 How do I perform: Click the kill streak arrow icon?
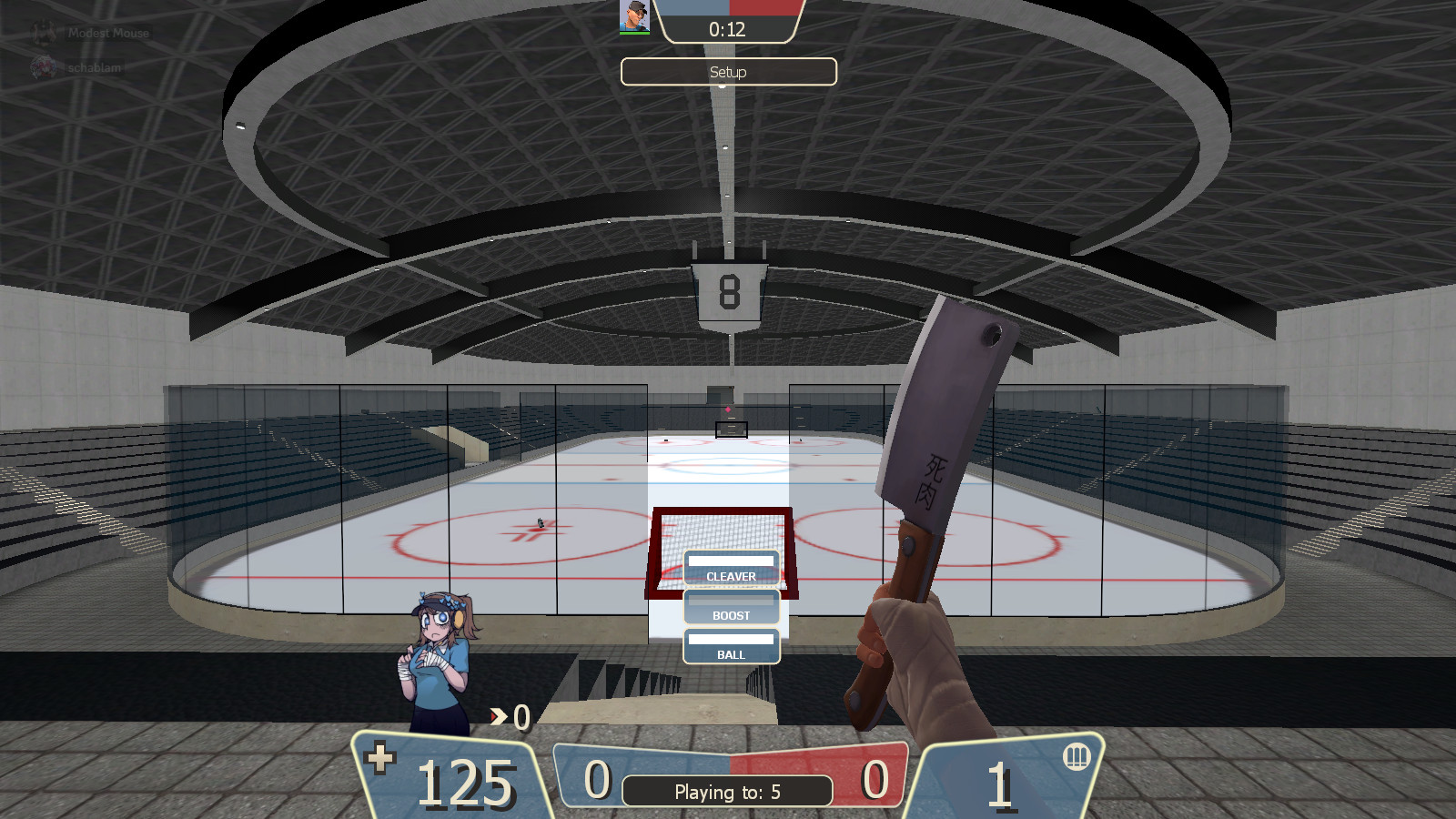497,718
